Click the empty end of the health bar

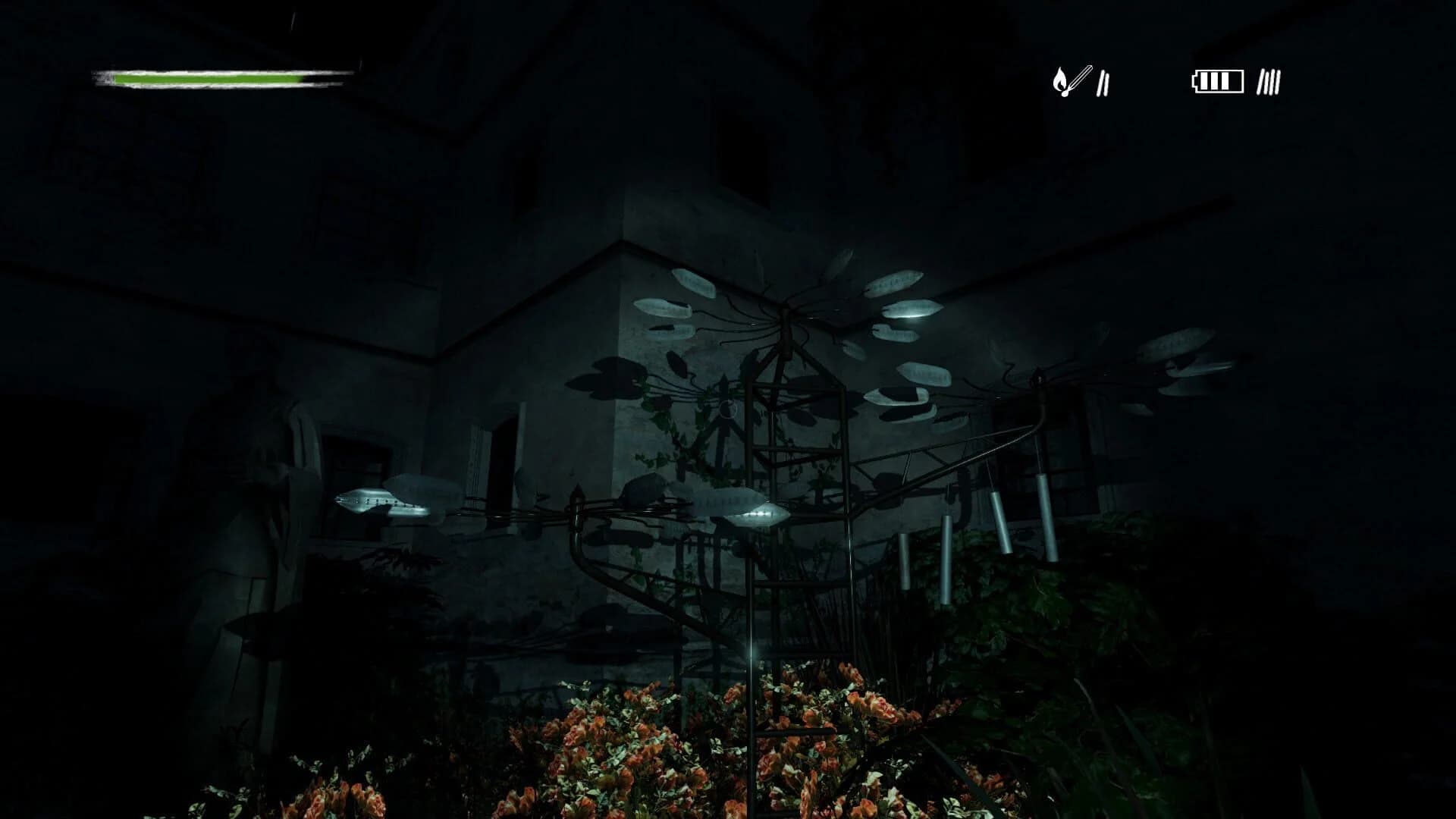(x=325, y=79)
